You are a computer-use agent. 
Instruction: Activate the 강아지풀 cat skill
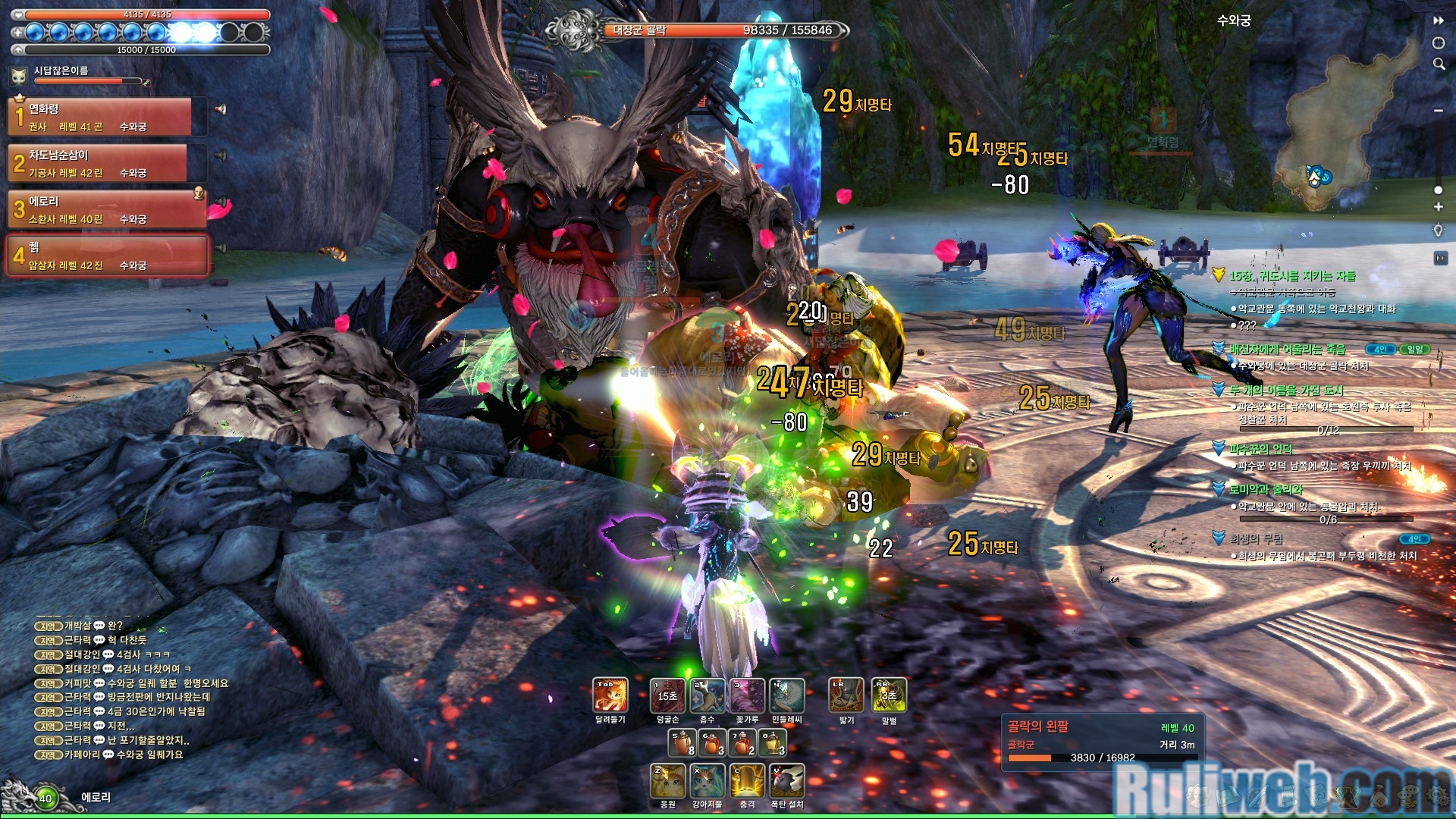tap(708, 781)
